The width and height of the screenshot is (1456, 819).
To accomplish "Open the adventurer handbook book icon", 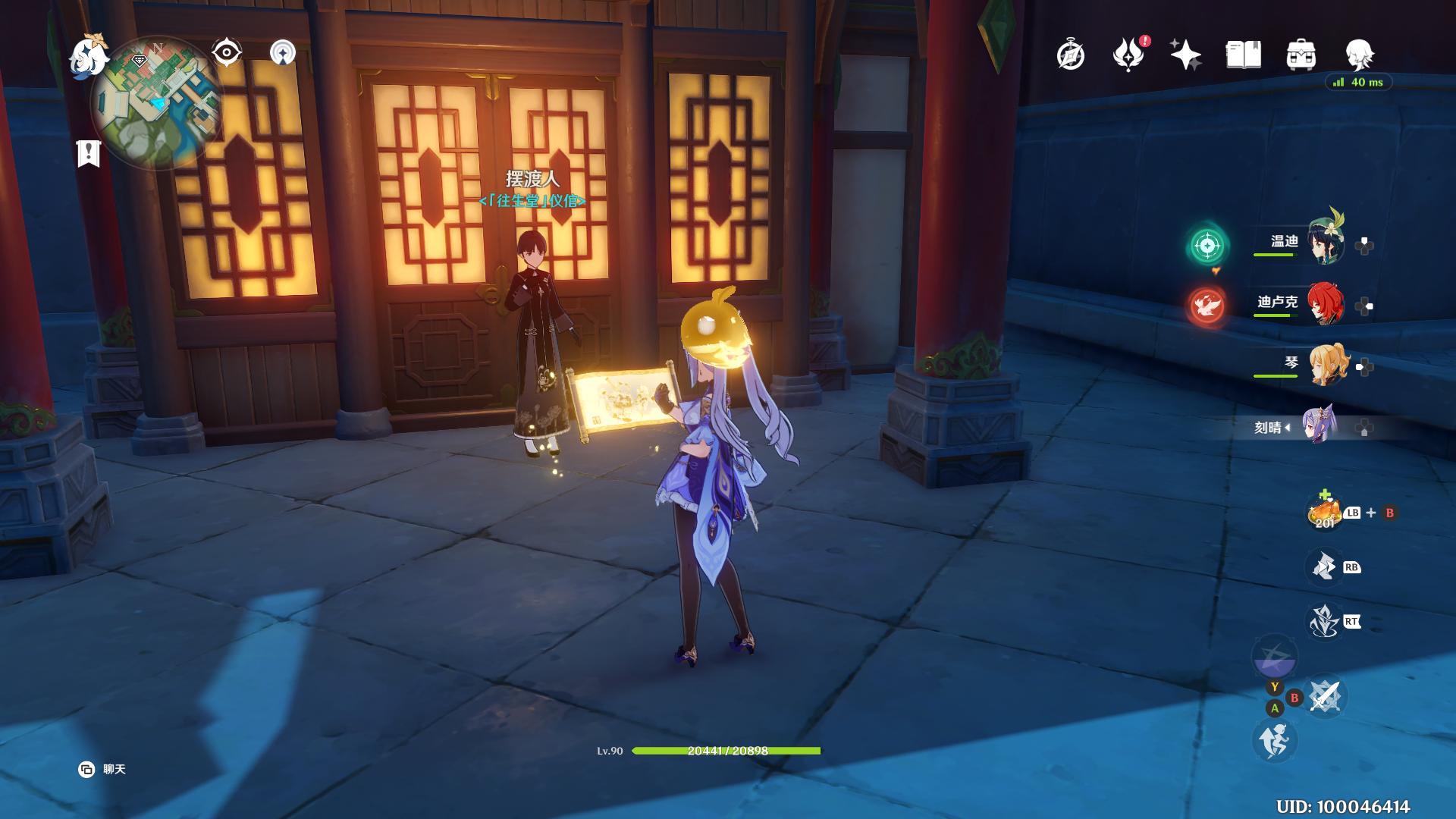I will tap(1243, 55).
